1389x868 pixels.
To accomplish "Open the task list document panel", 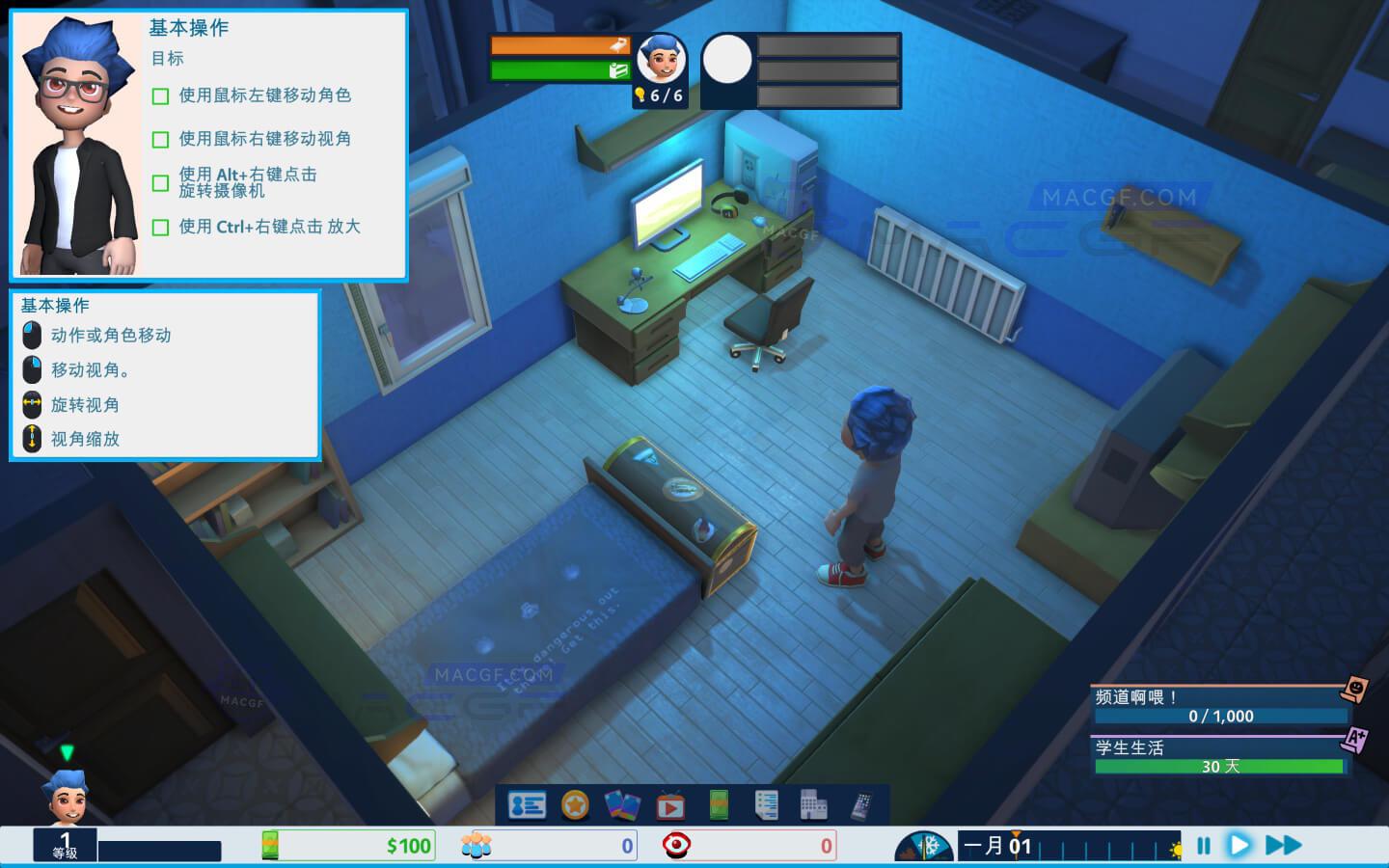I will point(766,803).
